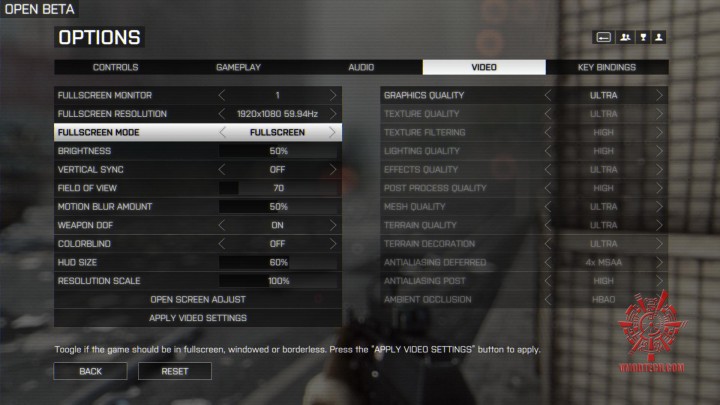The width and height of the screenshot is (720, 405).
Task: Click left arrow of Fullscreen Resolution
Action: pos(223,114)
